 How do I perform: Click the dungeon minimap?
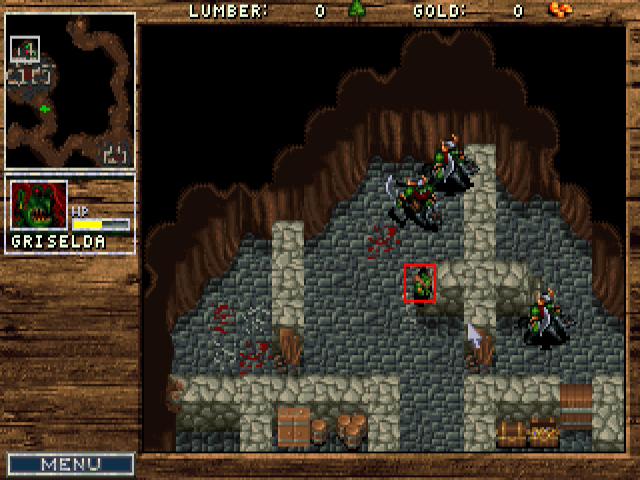coord(70,90)
